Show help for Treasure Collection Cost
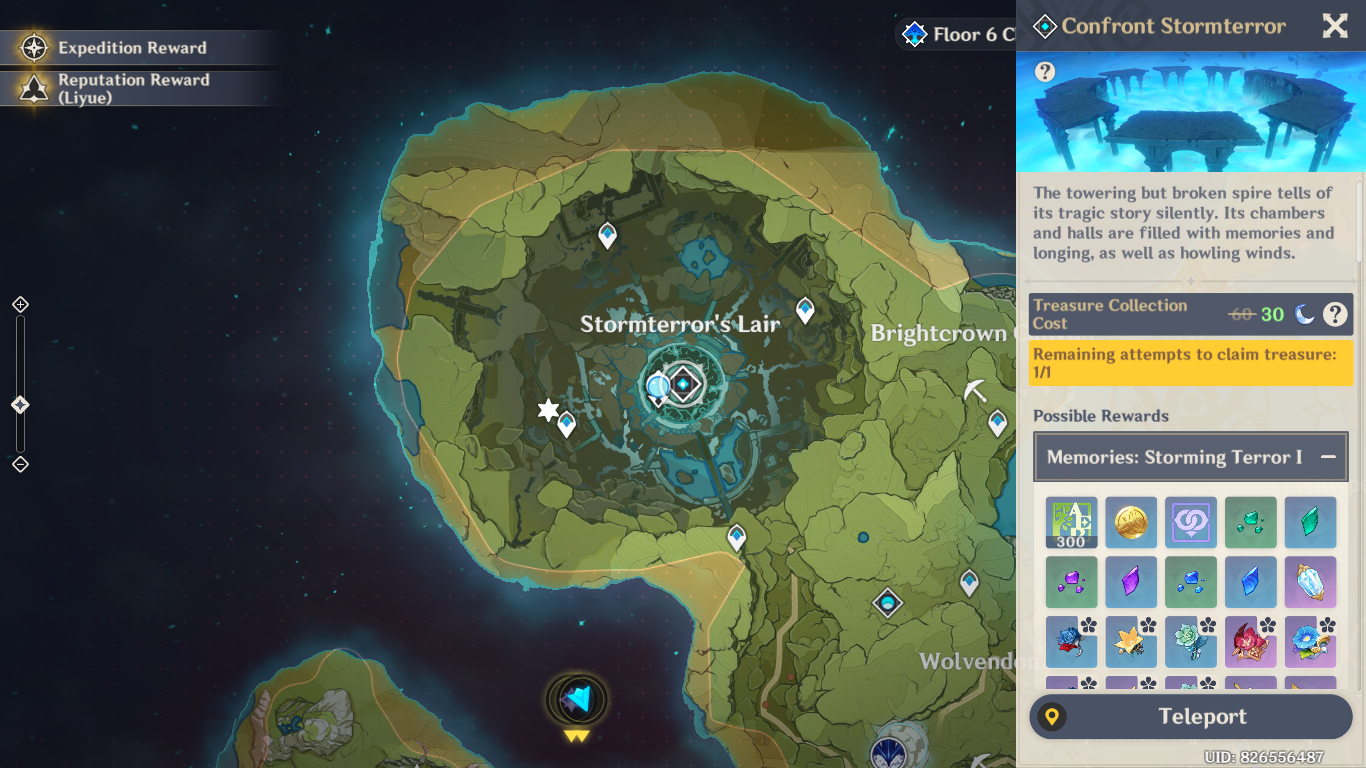 pyautogui.click(x=1335, y=314)
